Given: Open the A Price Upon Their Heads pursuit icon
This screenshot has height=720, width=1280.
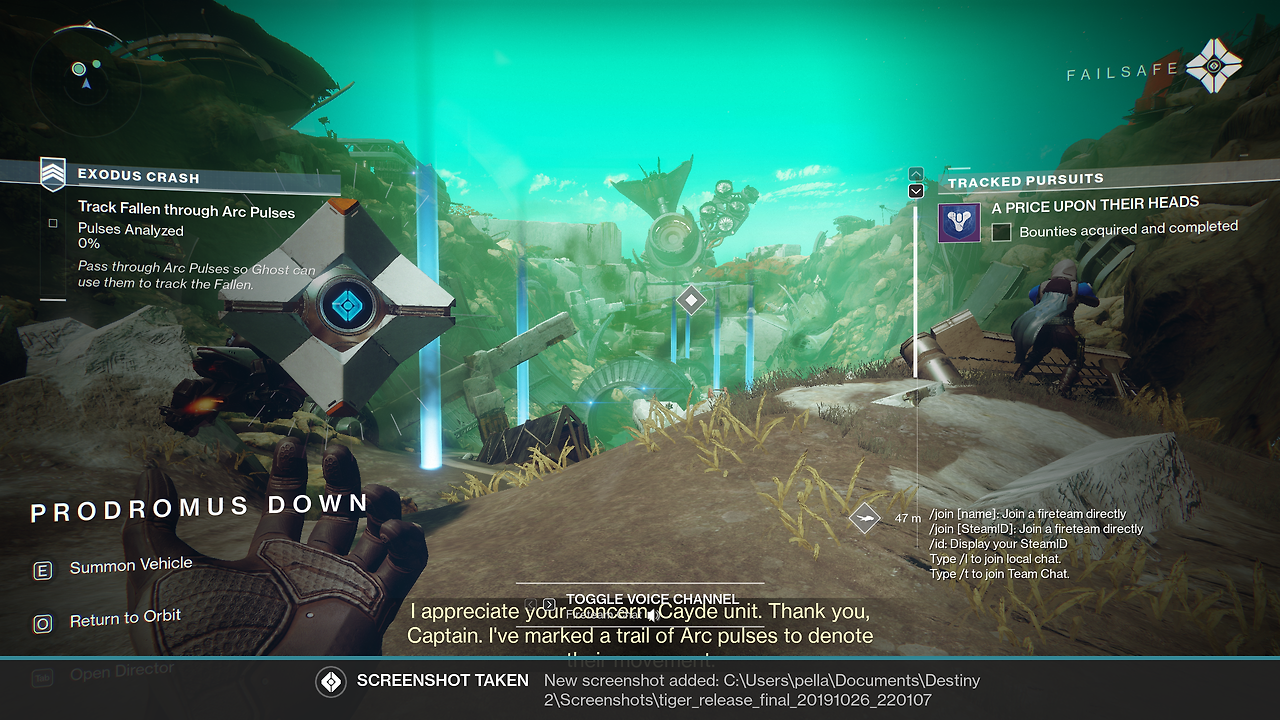Looking at the screenshot, I should click(x=959, y=222).
